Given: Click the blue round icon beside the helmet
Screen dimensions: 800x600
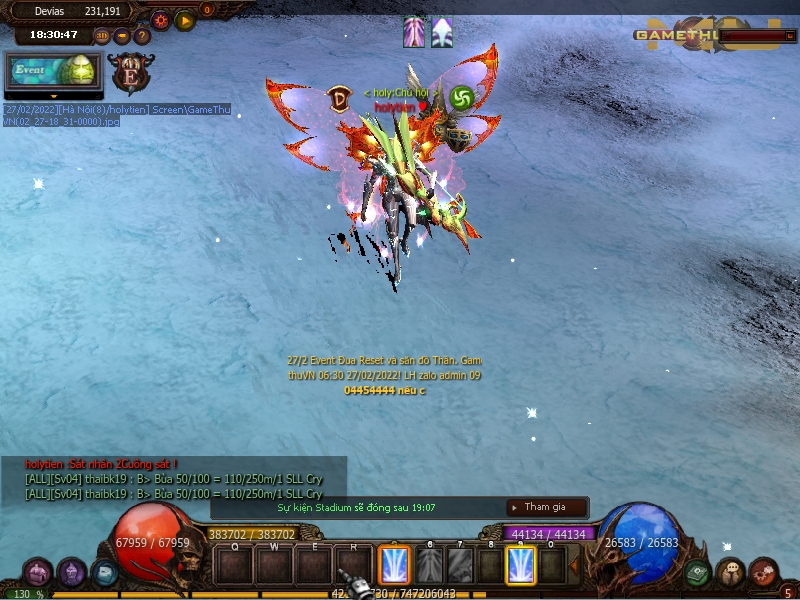Looking at the screenshot, I should tap(103, 572).
